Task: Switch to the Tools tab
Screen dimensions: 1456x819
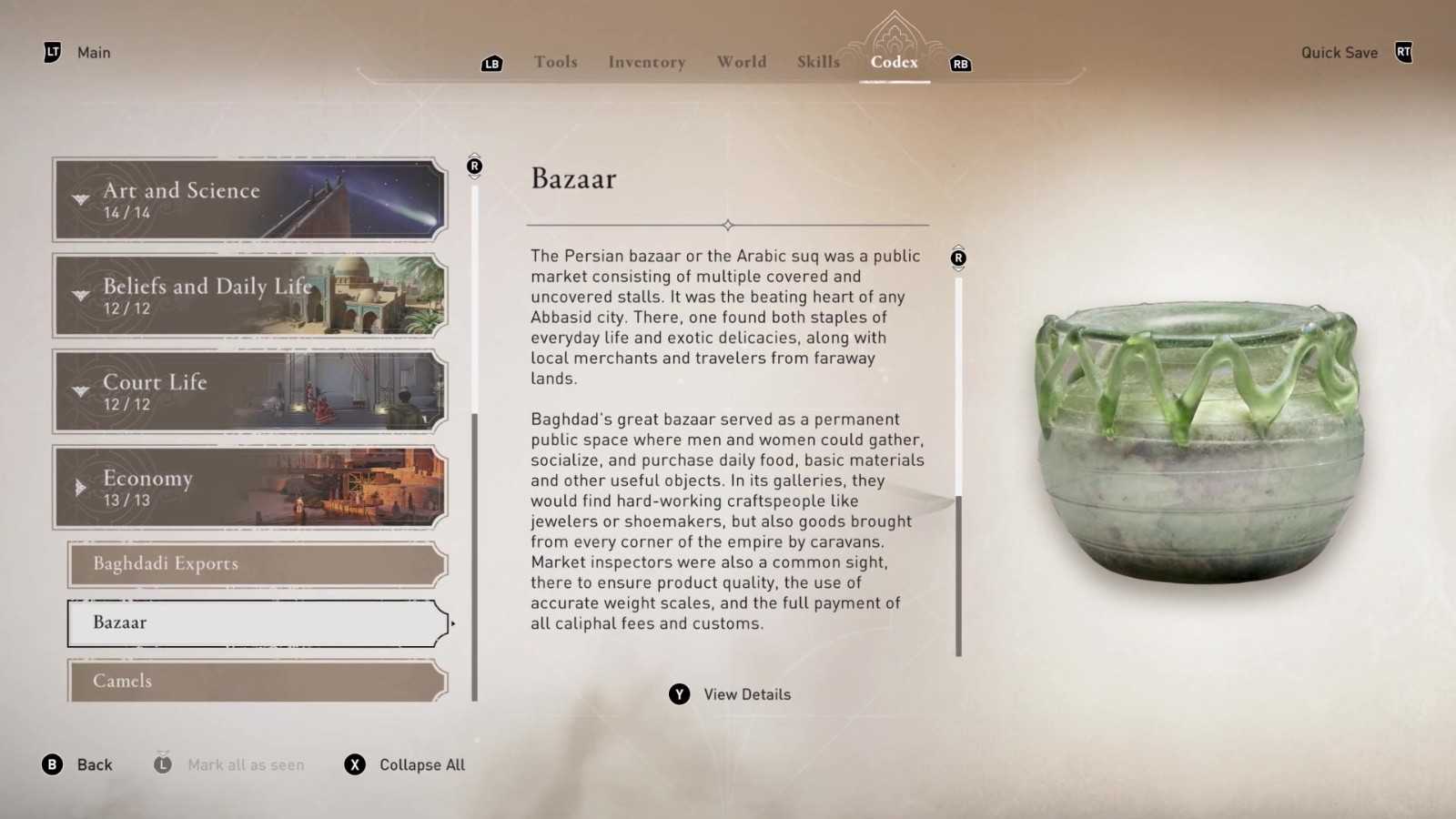Action: 555,62
